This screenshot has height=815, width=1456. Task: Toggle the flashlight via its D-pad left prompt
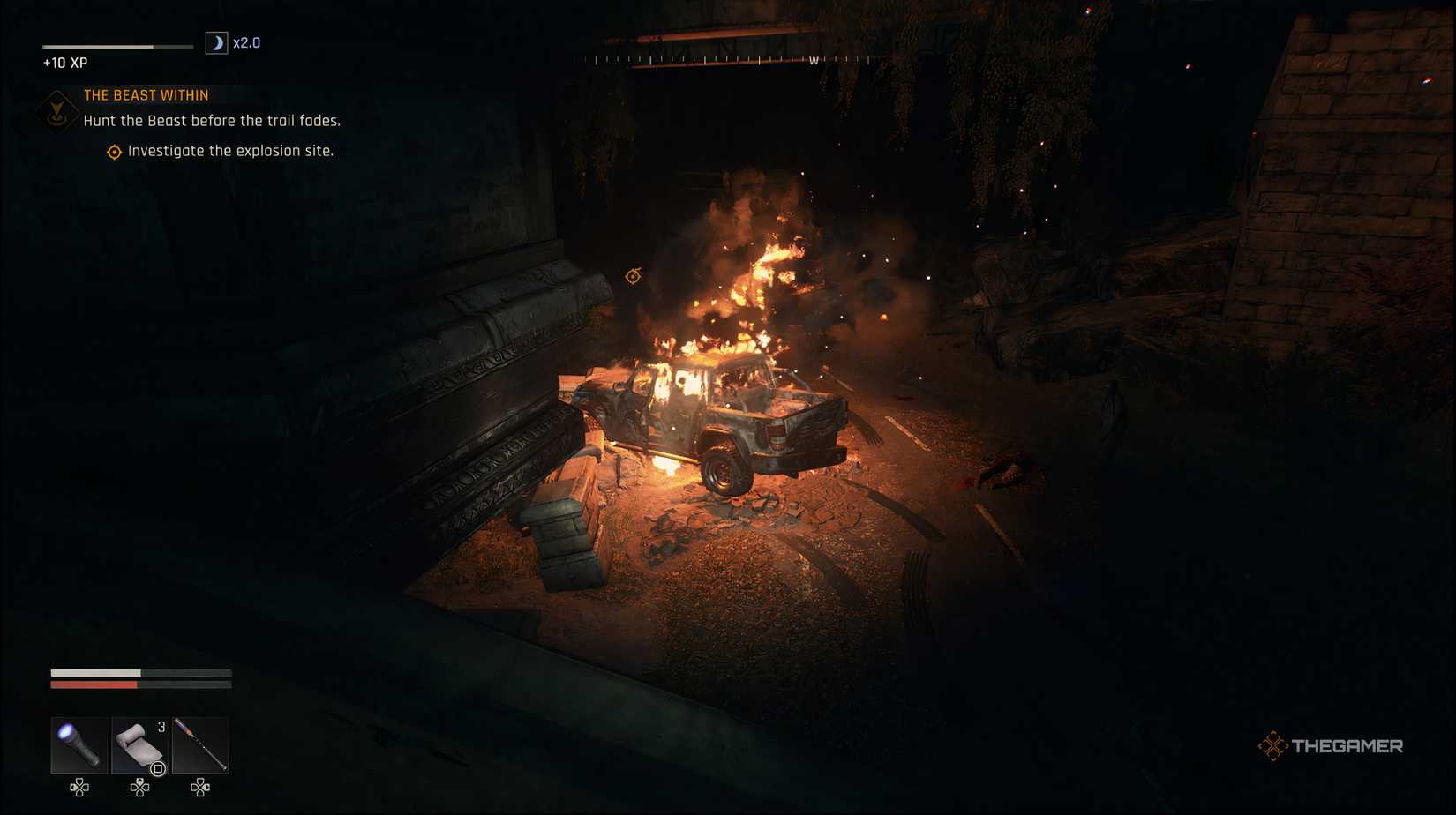[x=78, y=788]
